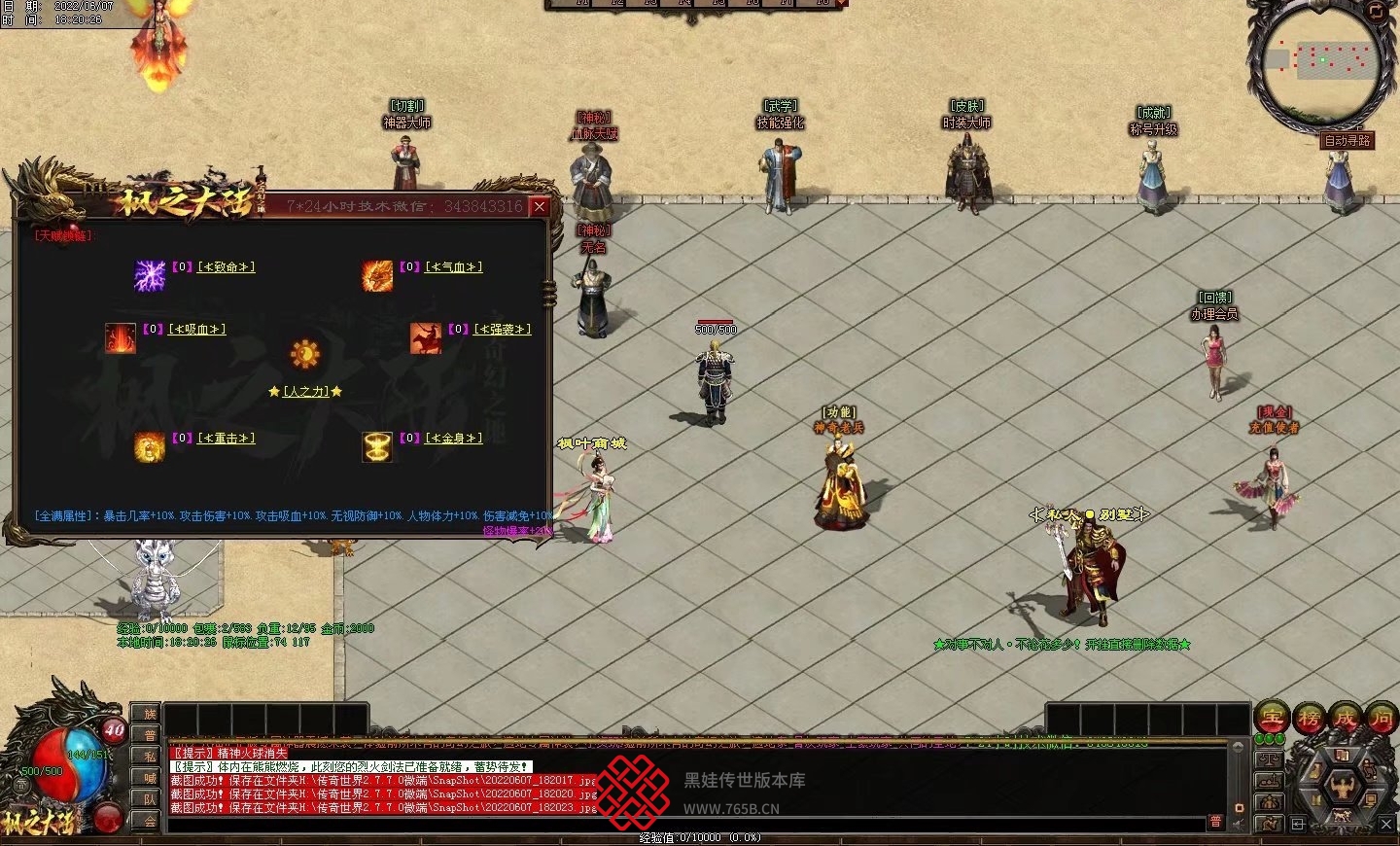Switch chat to the 族 channel
1400x846 pixels.
coord(148,715)
